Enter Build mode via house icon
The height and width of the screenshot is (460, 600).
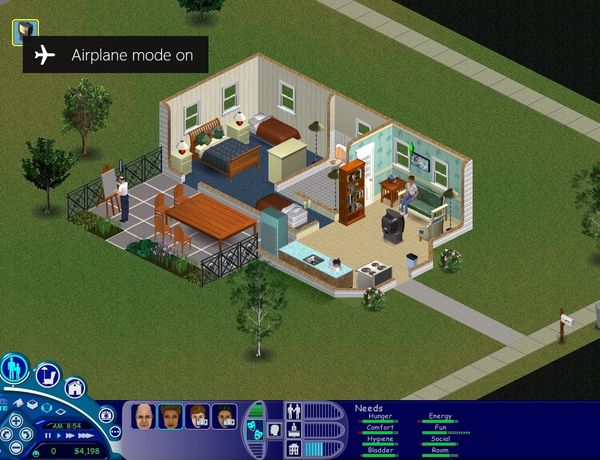(x=75, y=388)
